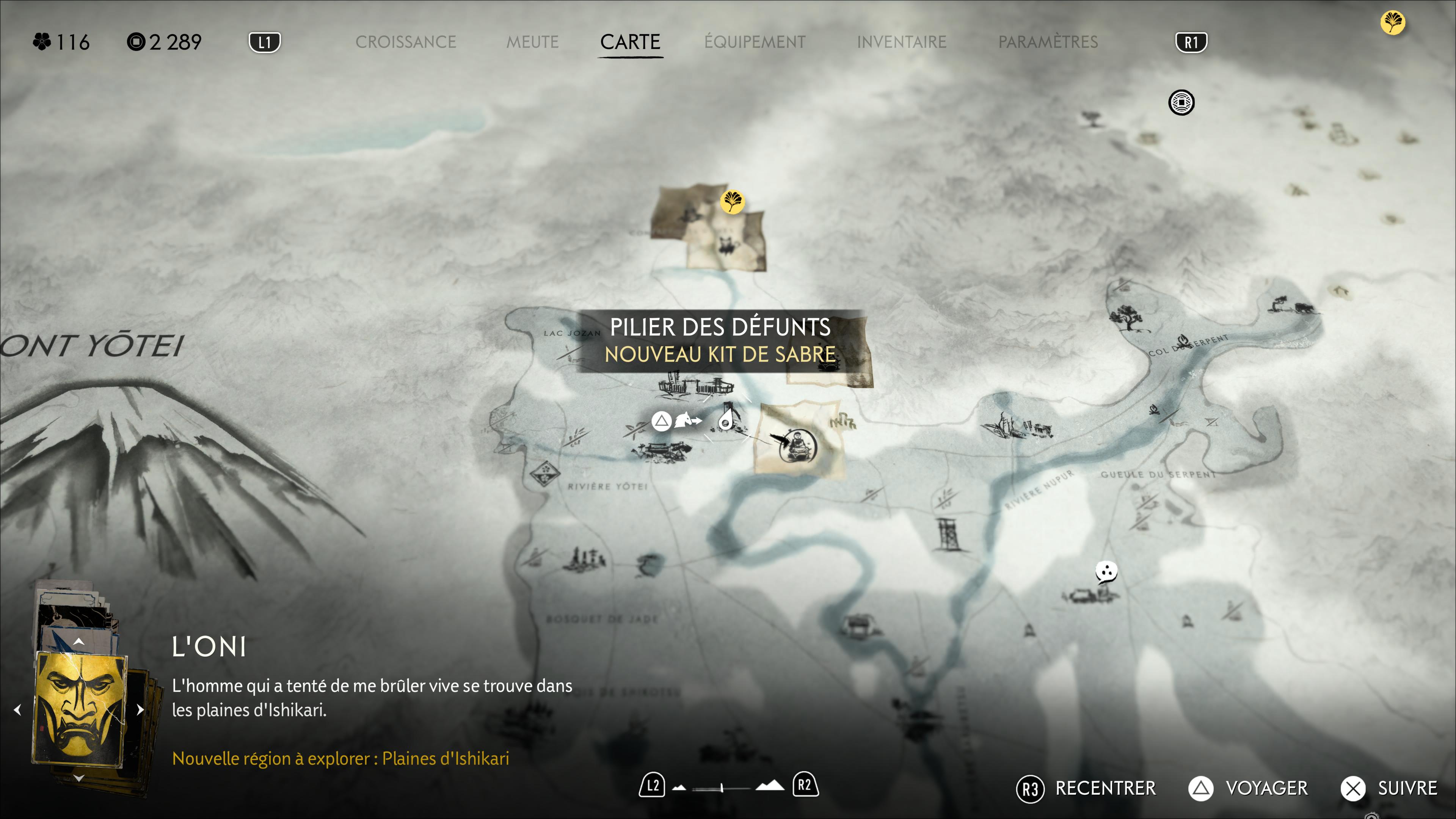The image size is (1456, 819).
Task: Click the Recentrer map option
Action: click(x=1086, y=788)
